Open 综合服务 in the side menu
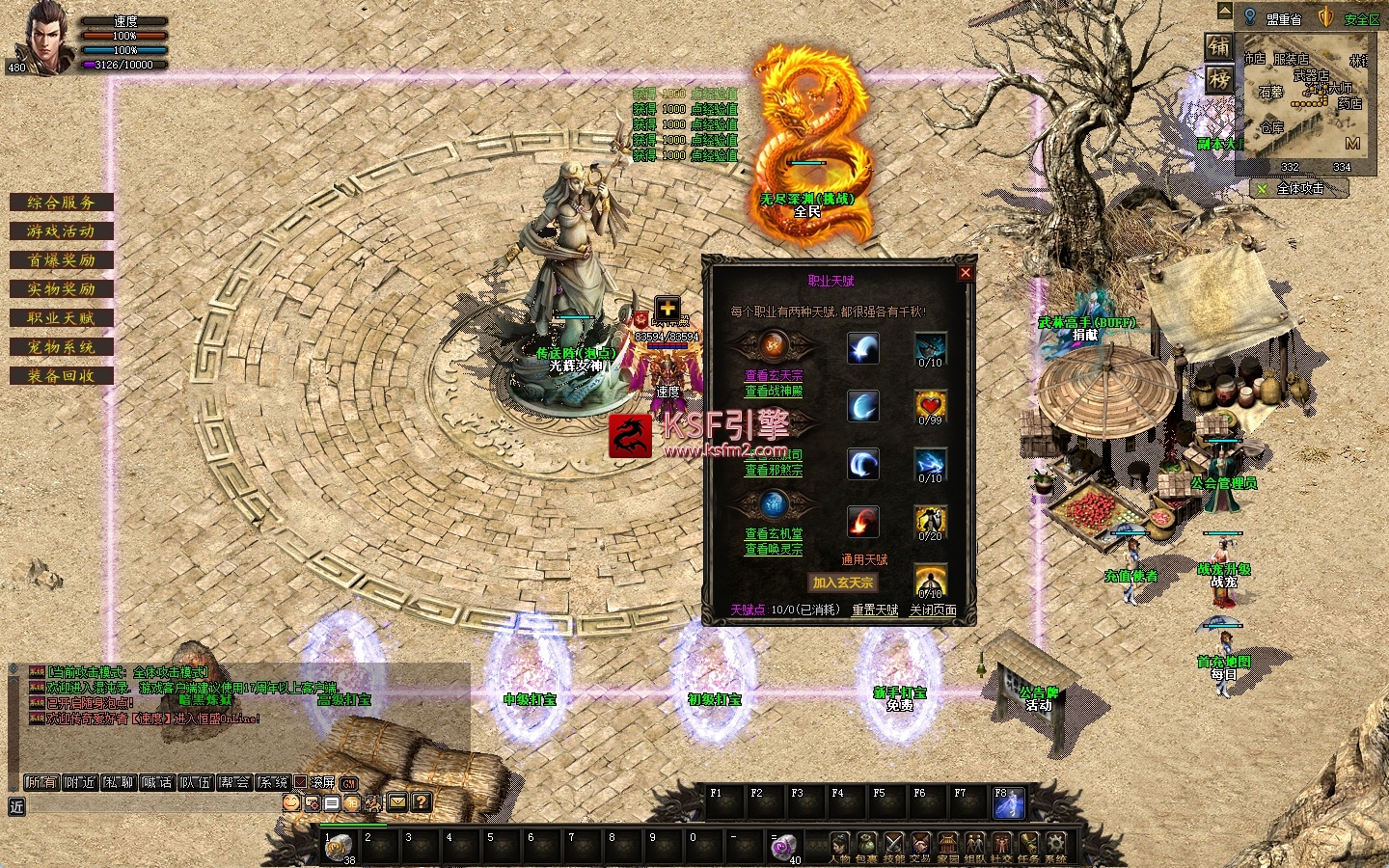Viewport: 1389px width, 868px height. [61, 203]
